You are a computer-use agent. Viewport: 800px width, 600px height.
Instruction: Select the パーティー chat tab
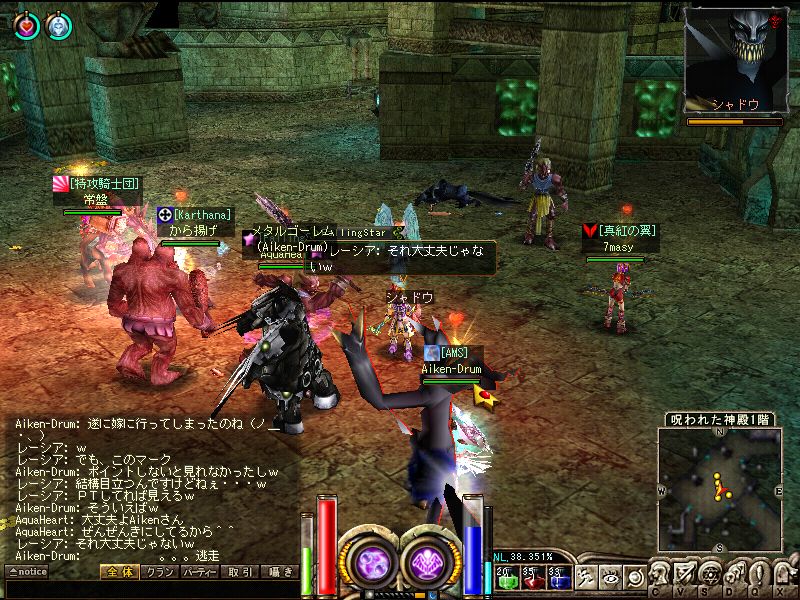(200, 572)
